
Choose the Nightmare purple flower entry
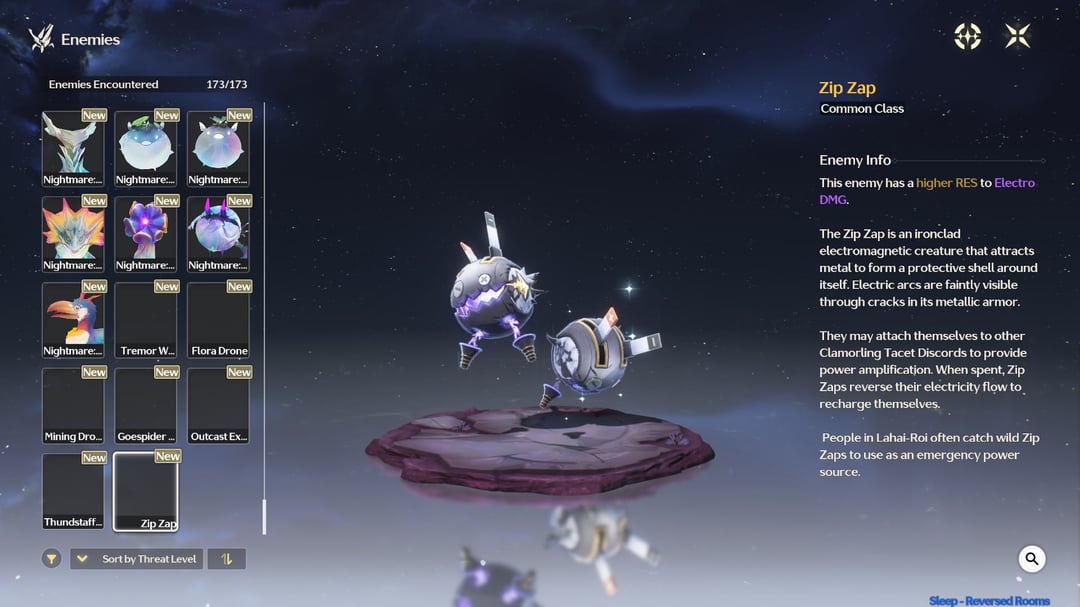coord(146,234)
